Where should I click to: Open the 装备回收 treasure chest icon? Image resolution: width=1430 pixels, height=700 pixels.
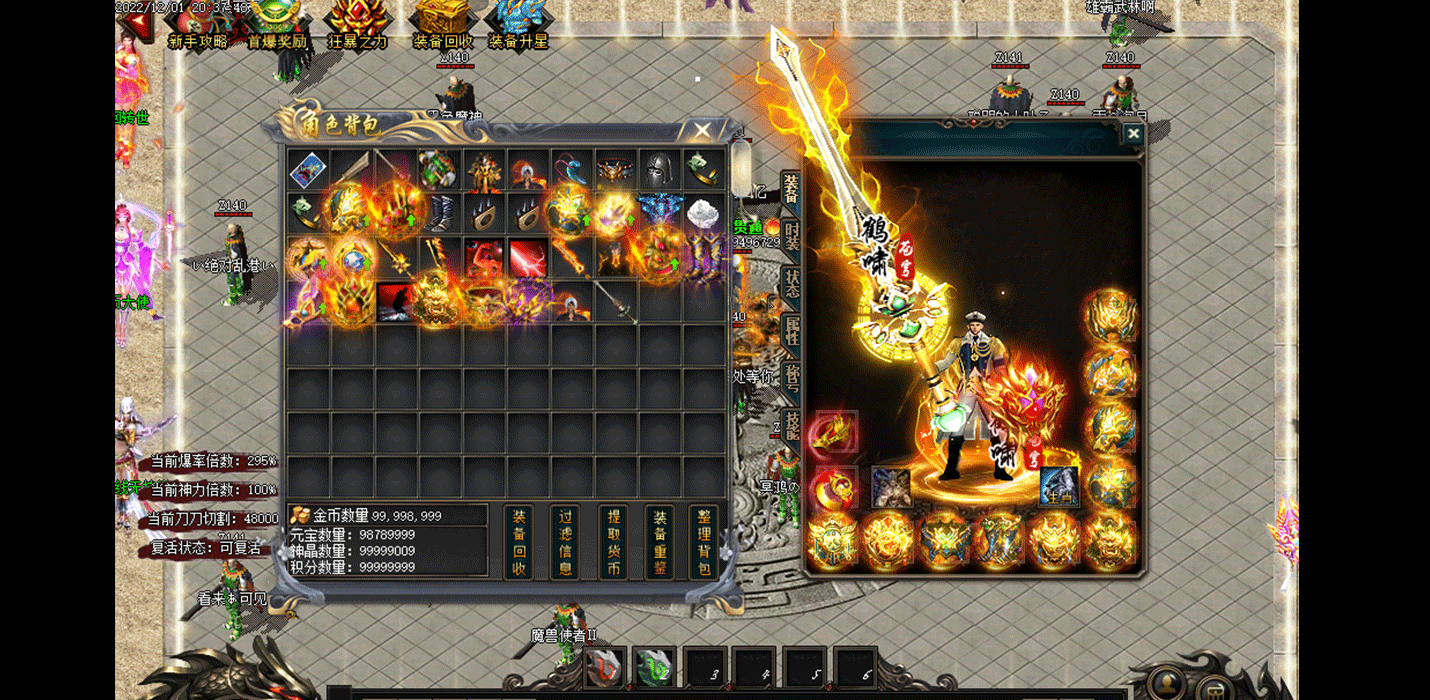pos(441,24)
